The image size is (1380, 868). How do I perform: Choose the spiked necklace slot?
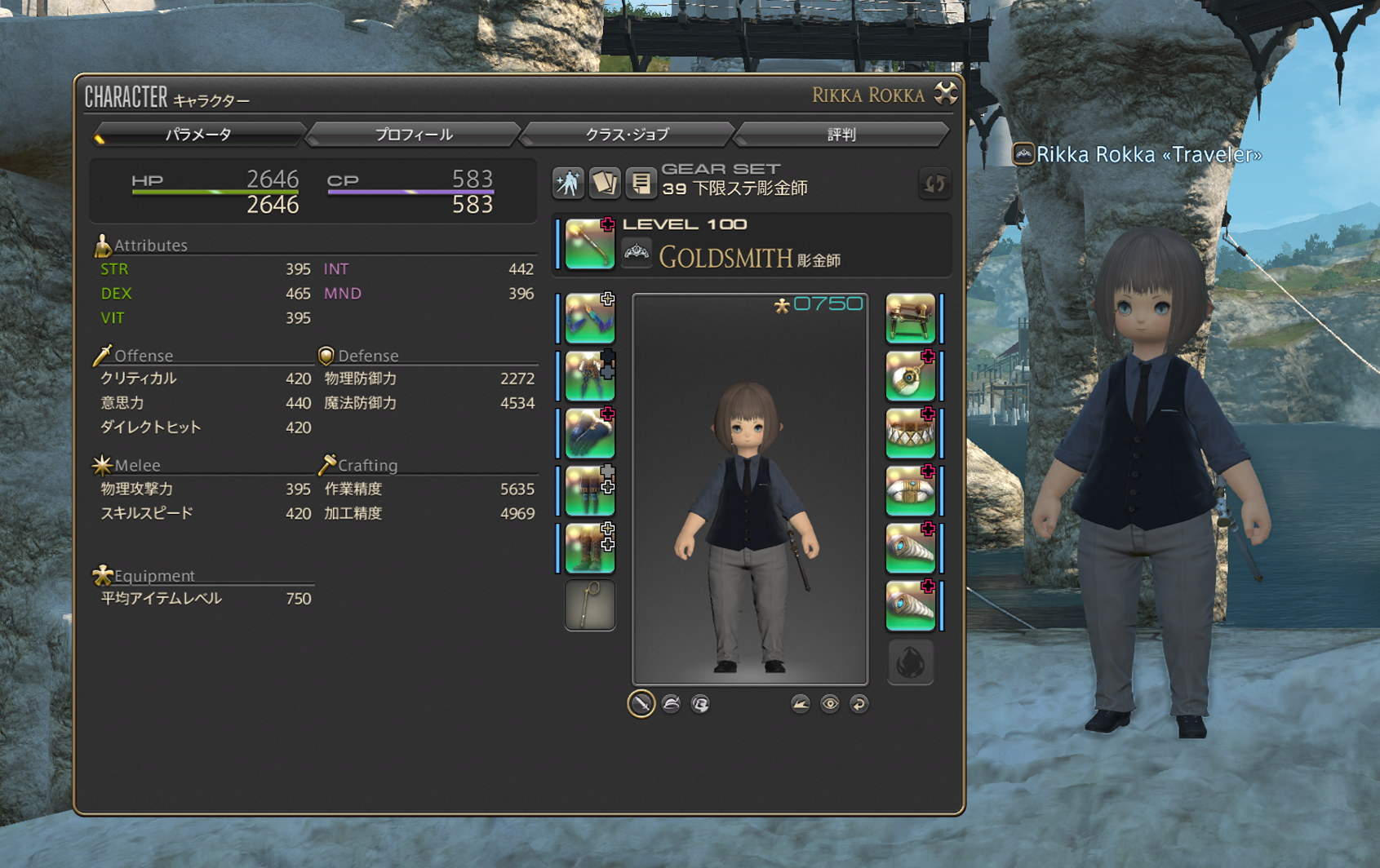(910, 433)
